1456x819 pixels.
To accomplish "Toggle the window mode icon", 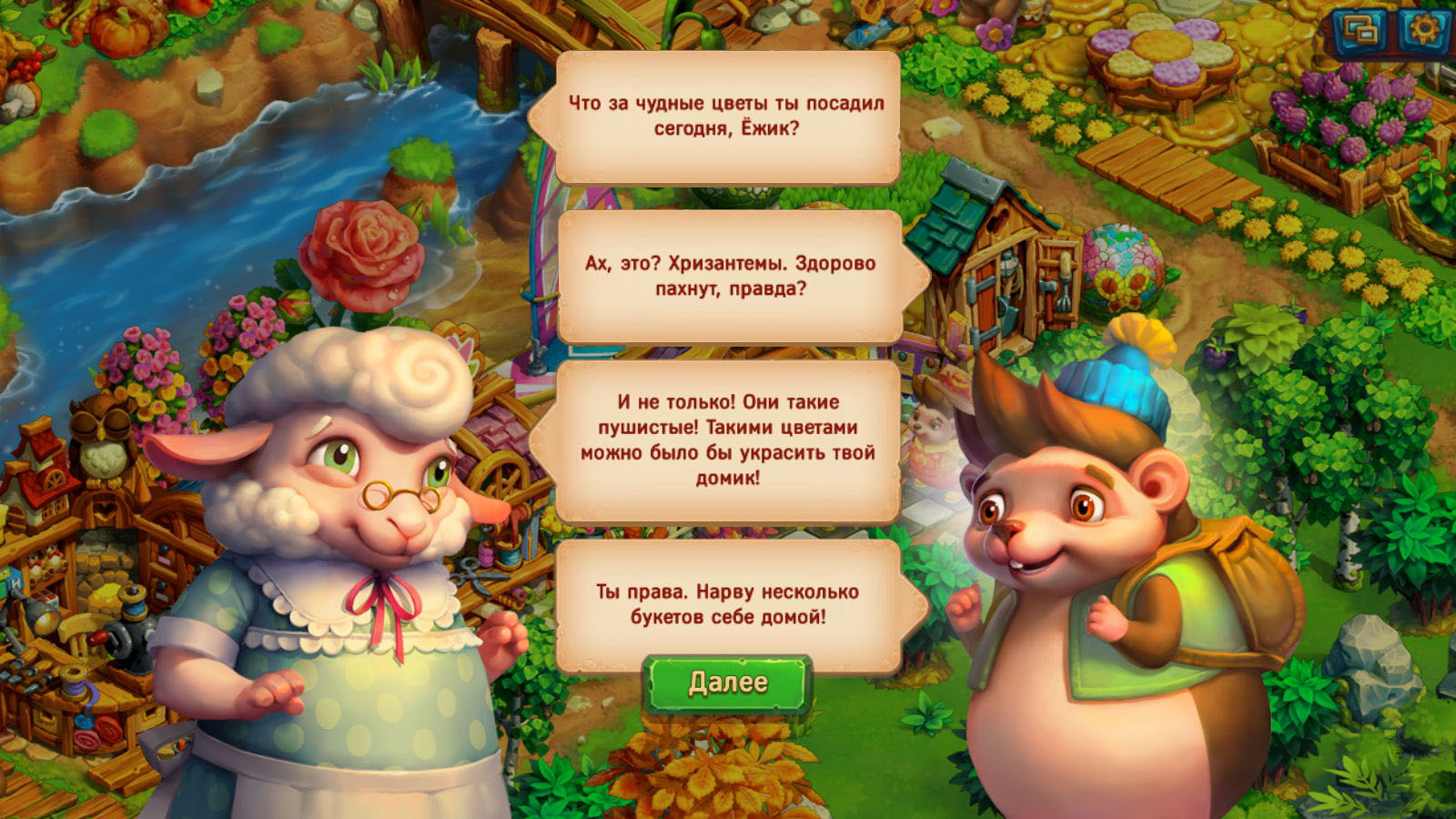I will click(x=1361, y=32).
